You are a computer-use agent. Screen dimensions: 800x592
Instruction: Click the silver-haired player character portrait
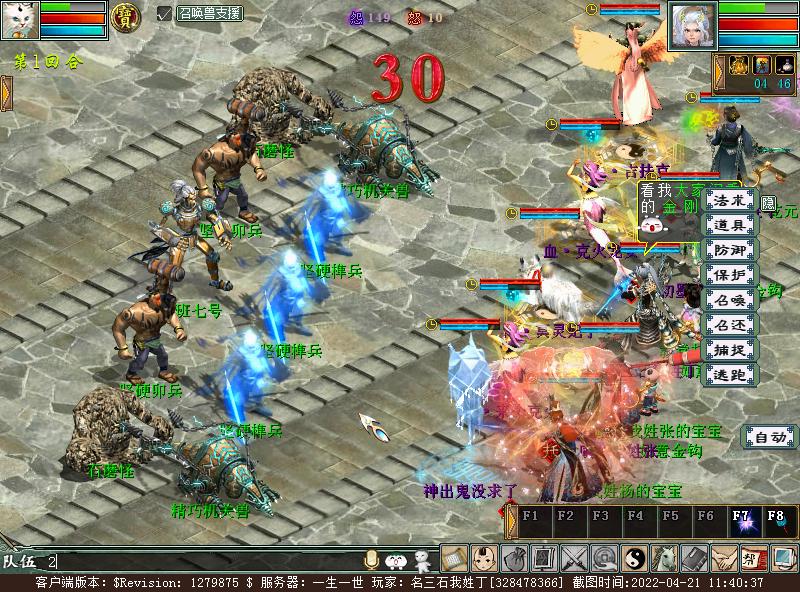[x=692, y=22]
